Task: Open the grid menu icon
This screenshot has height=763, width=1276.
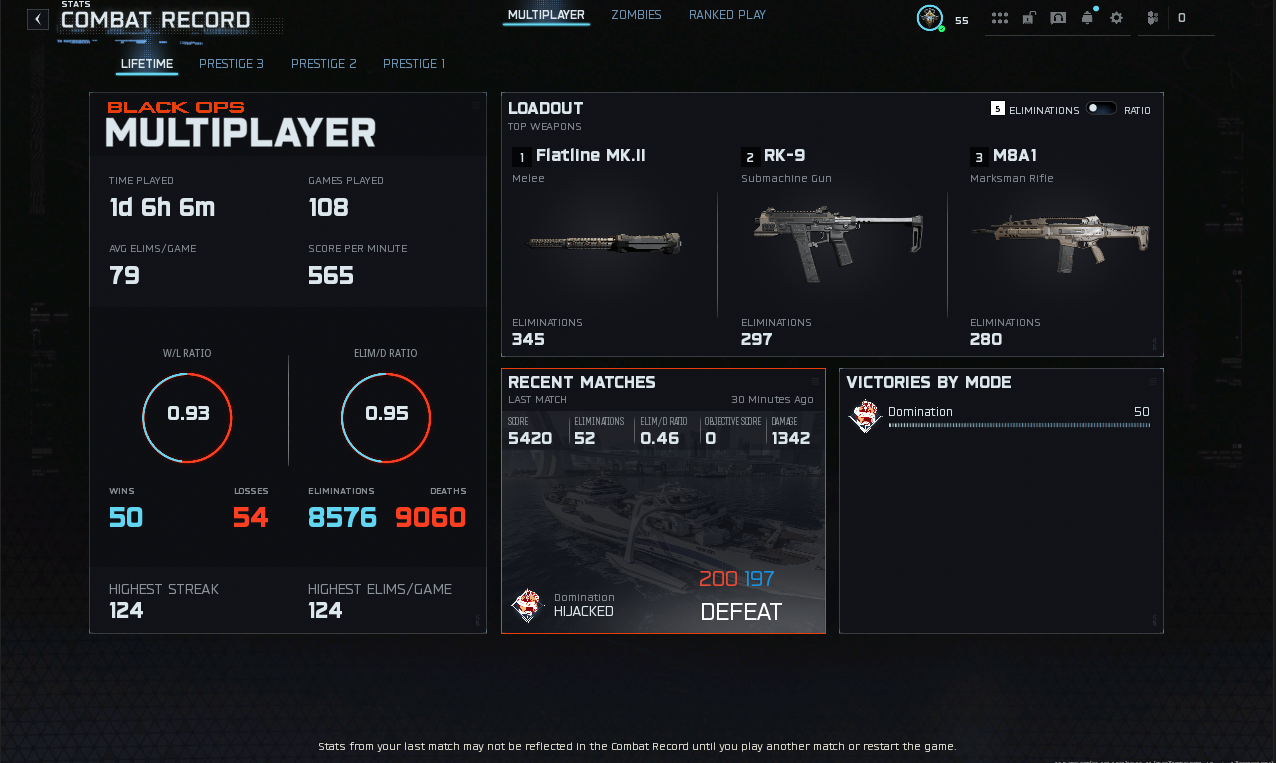Action: pyautogui.click(x=999, y=18)
